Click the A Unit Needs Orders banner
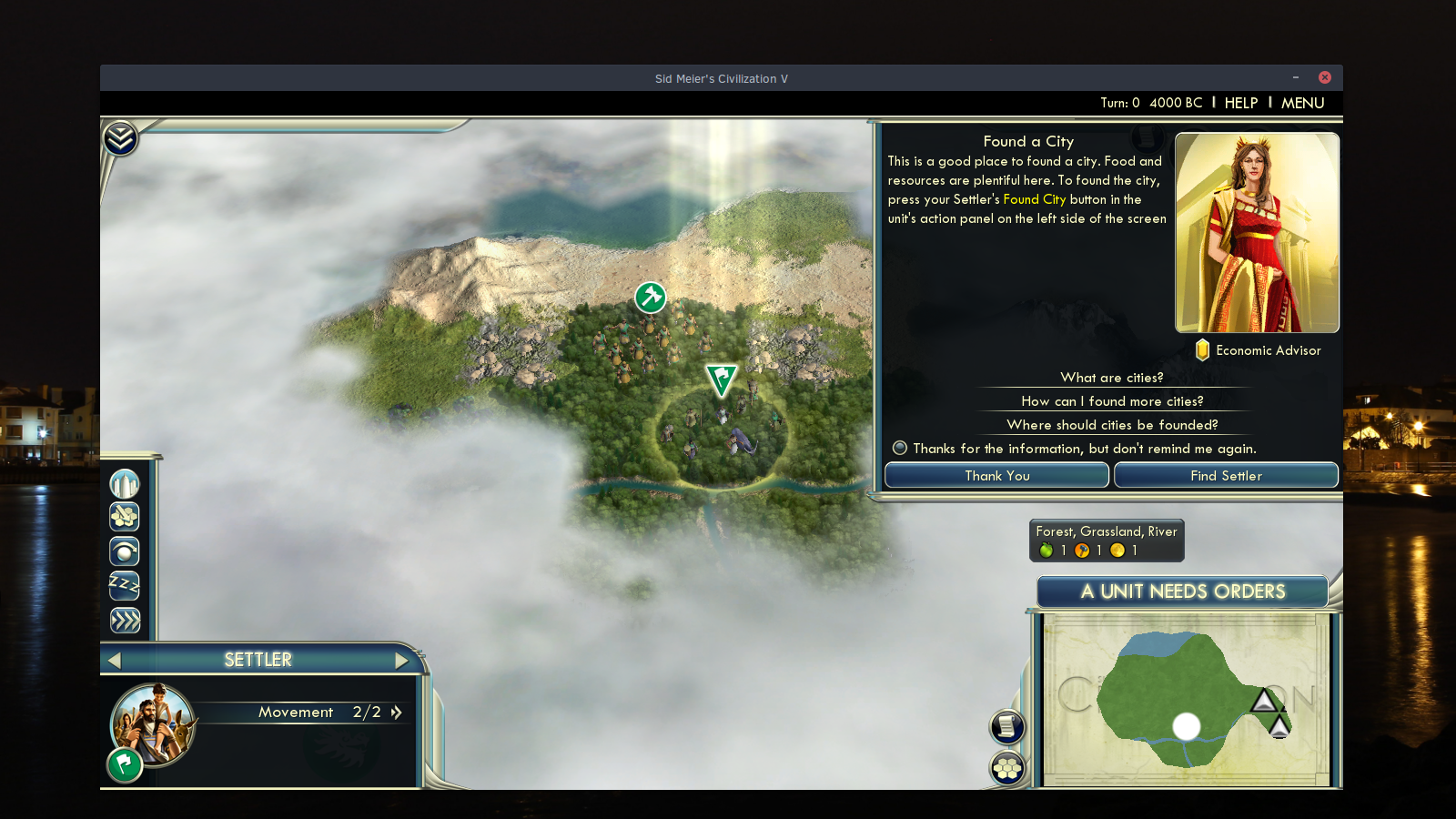Image resolution: width=1456 pixels, height=819 pixels. click(x=1182, y=591)
